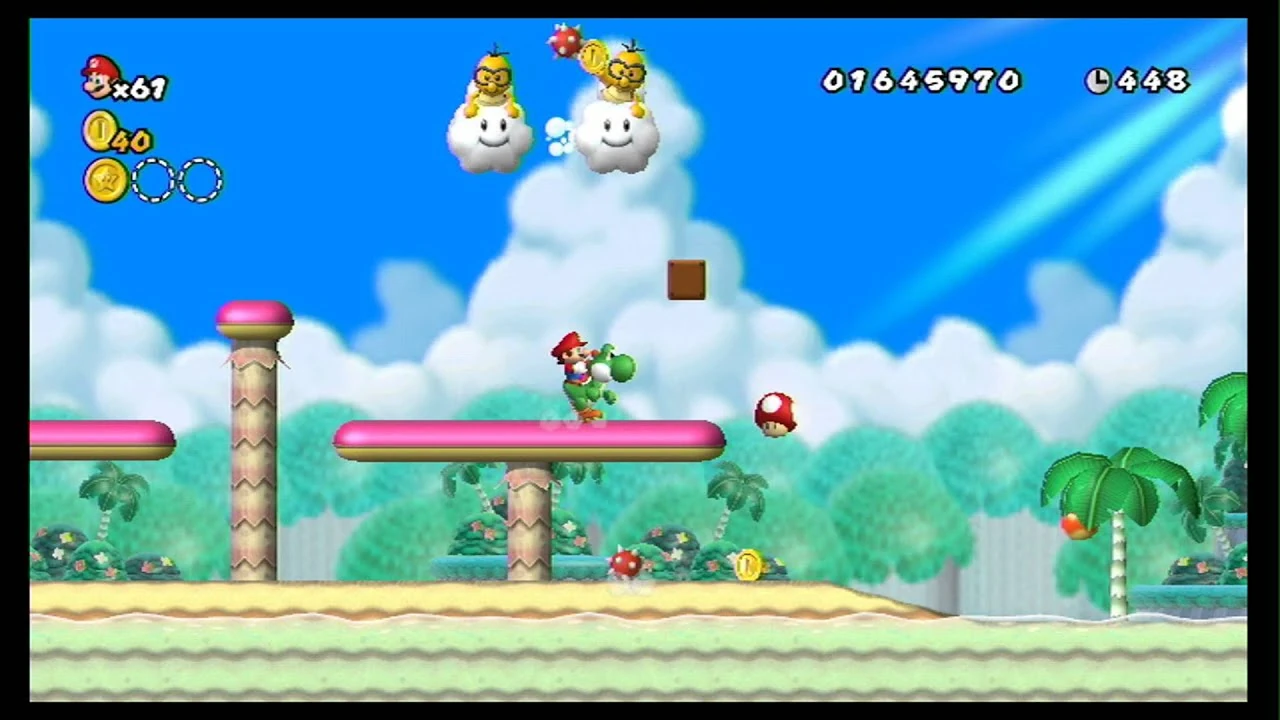Toggle the second empty star coin slot

click(198, 180)
